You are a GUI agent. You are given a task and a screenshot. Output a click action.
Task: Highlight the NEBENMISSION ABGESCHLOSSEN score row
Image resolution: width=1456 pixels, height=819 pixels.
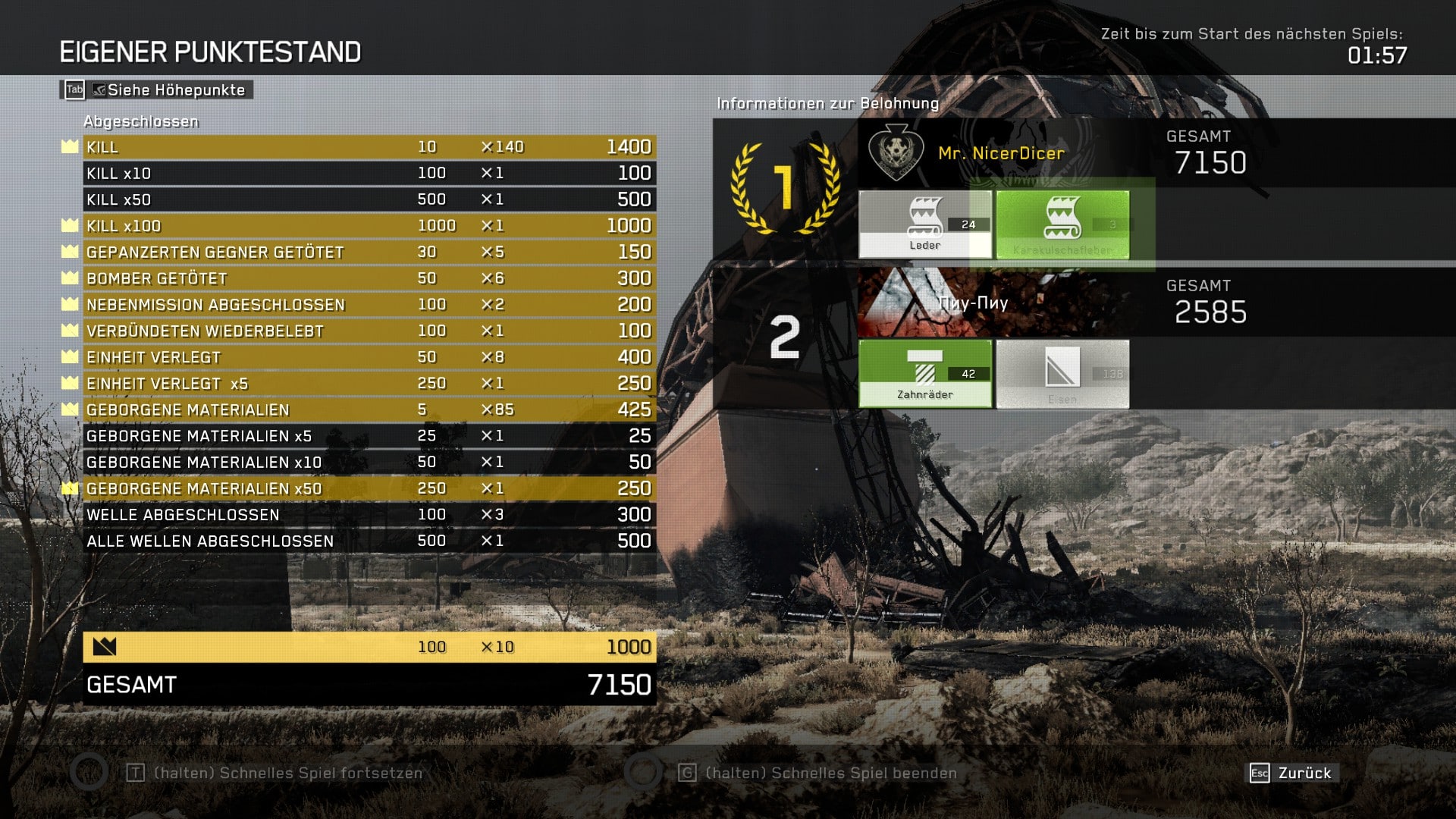point(369,305)
